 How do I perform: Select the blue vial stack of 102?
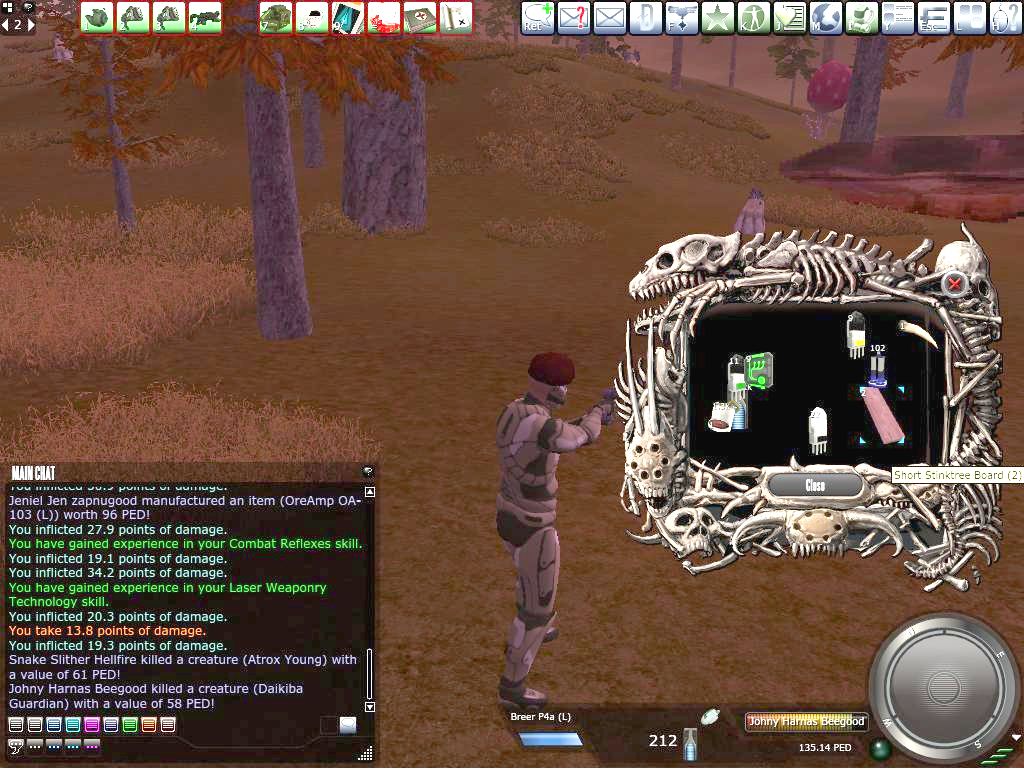click(877, 368)
